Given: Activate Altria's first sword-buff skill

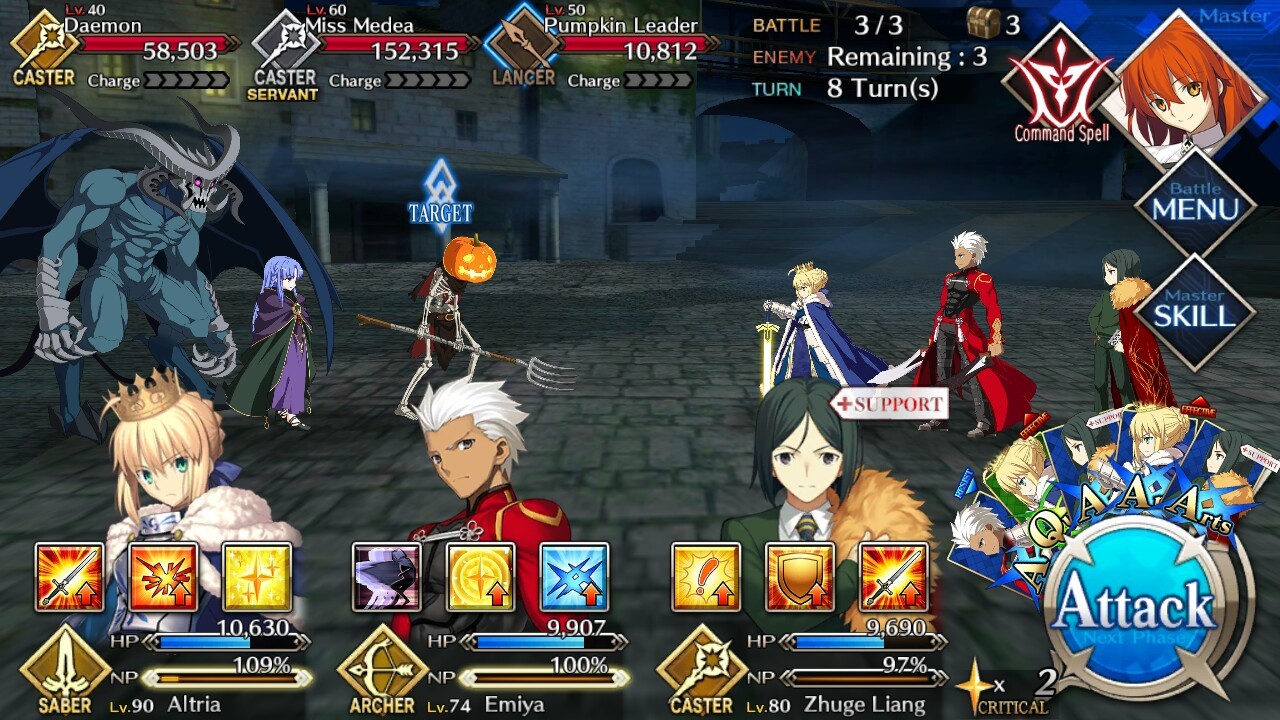Looking at the screenshot, I should coord(69,577).
